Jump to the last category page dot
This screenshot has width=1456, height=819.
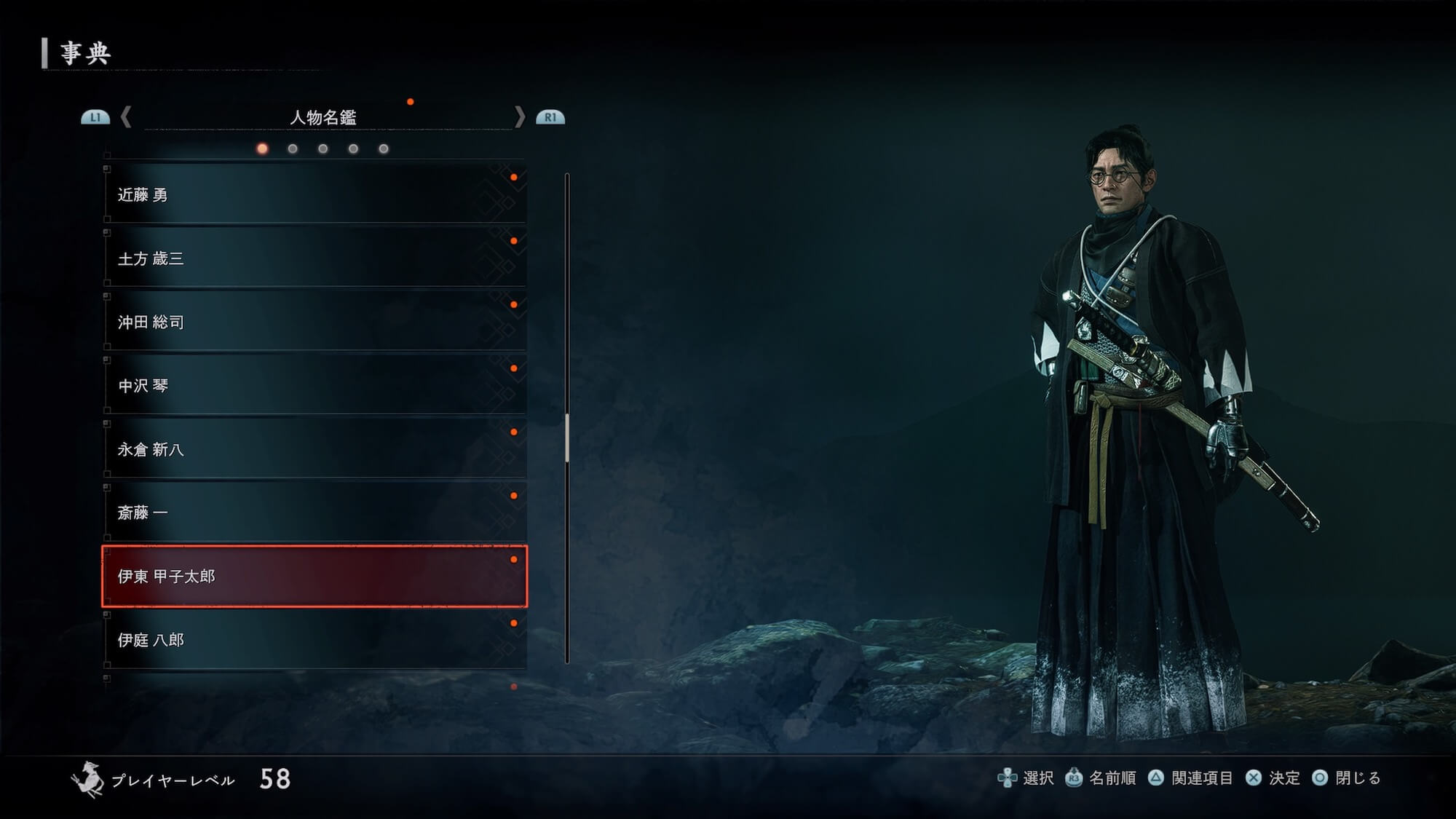tap(384, 149)
